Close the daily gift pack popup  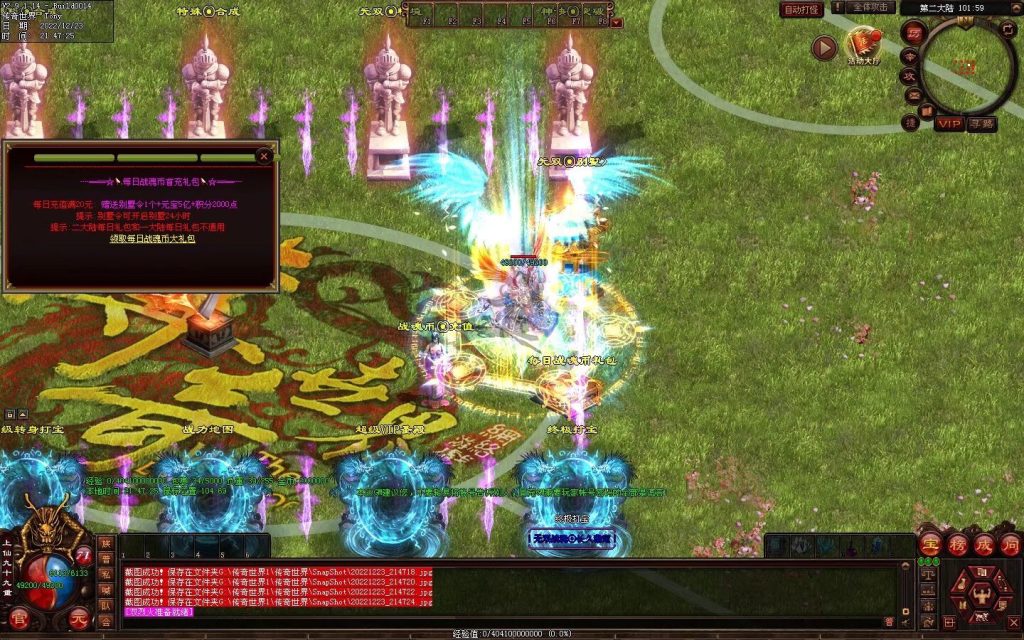(x=264, y=156)
